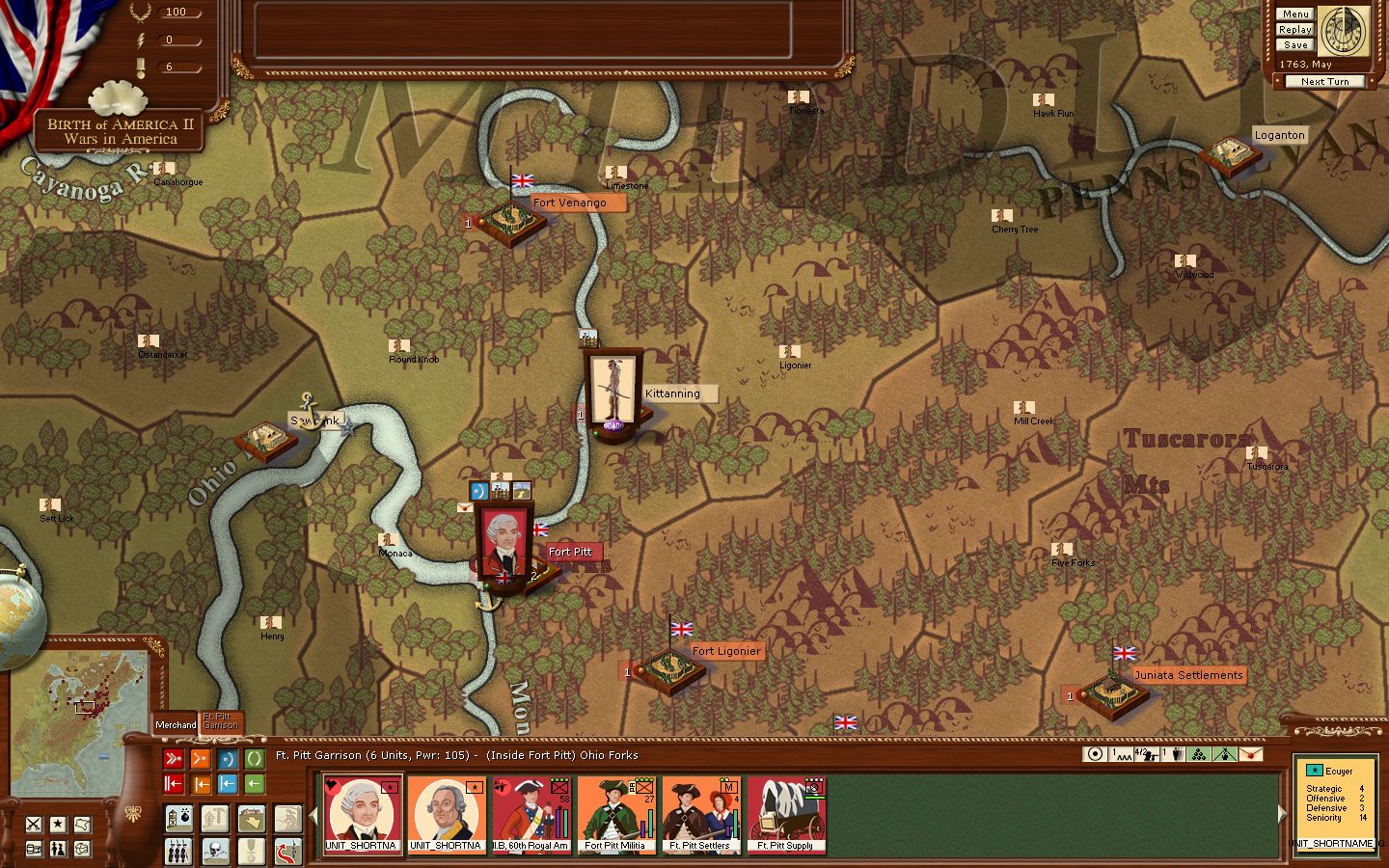Activate the green passive posture icon
1389x868 pixels.
coord(254,759)
